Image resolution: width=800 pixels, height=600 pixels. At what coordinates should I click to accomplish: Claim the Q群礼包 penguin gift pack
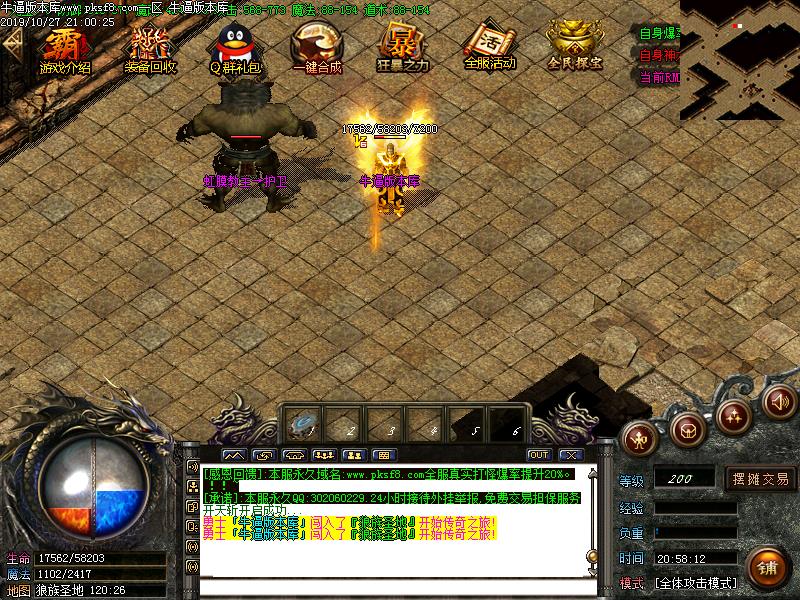coord(235,48)
